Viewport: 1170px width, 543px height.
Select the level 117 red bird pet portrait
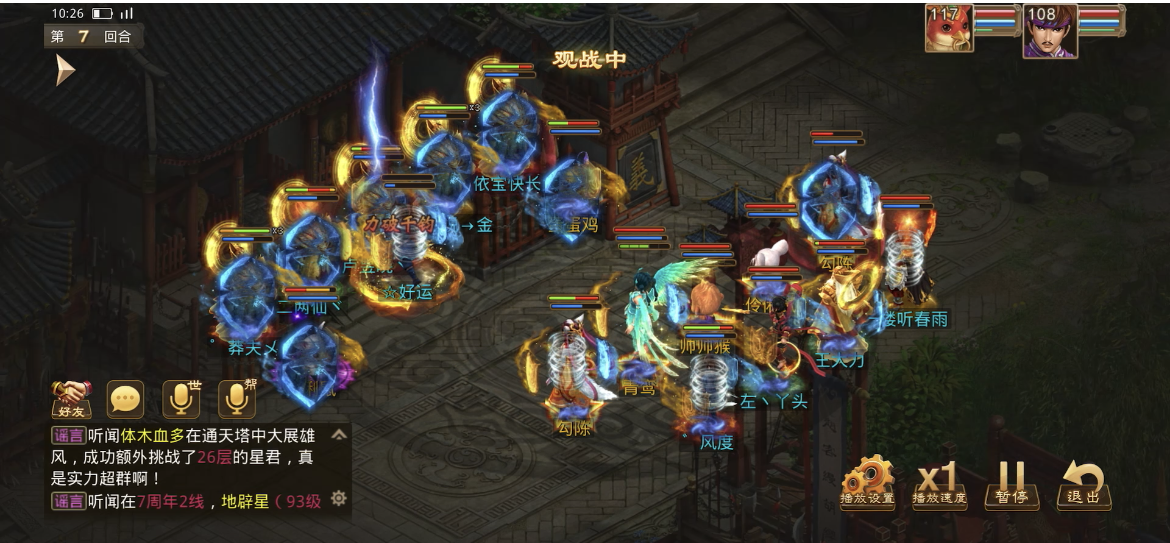[949, 28]
